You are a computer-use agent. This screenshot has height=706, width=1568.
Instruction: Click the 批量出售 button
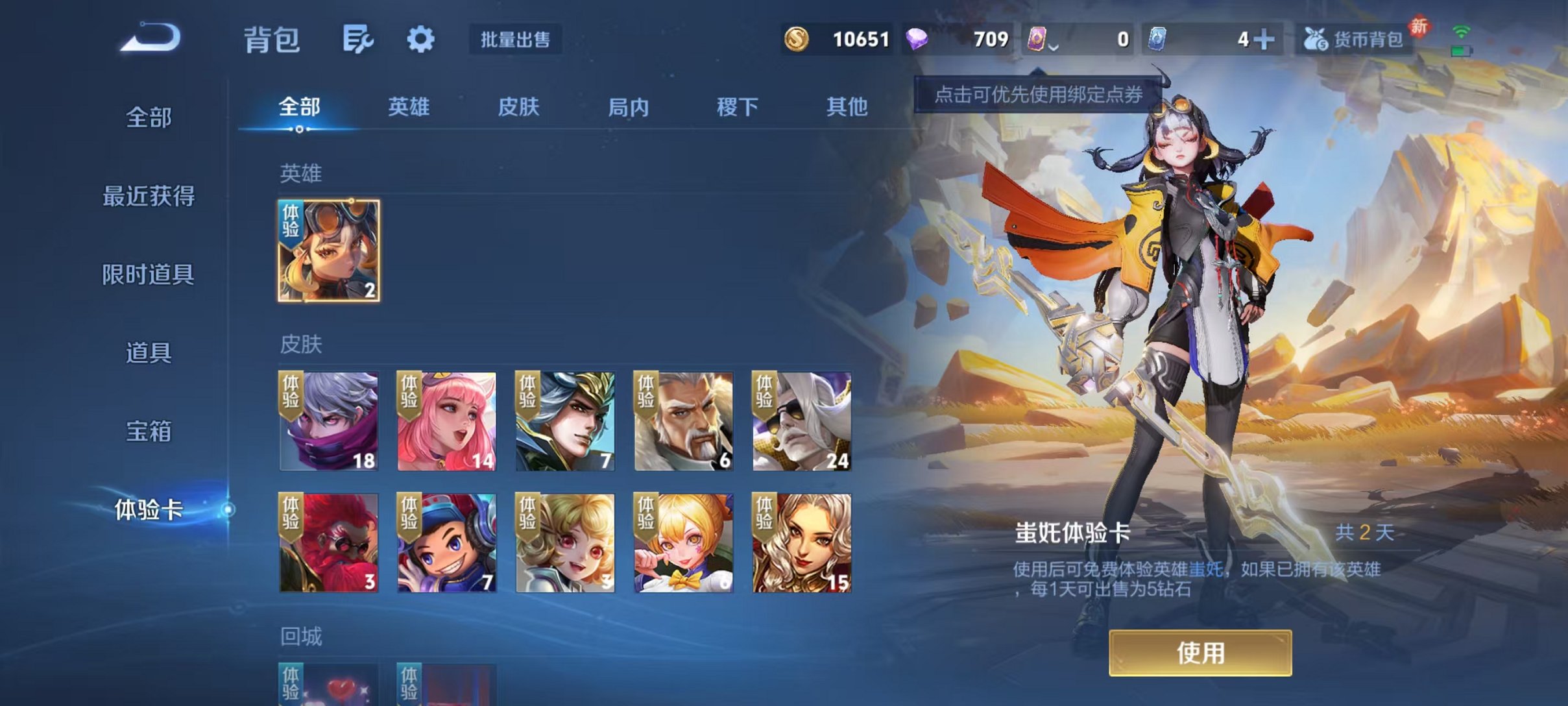tap(514, 40)
